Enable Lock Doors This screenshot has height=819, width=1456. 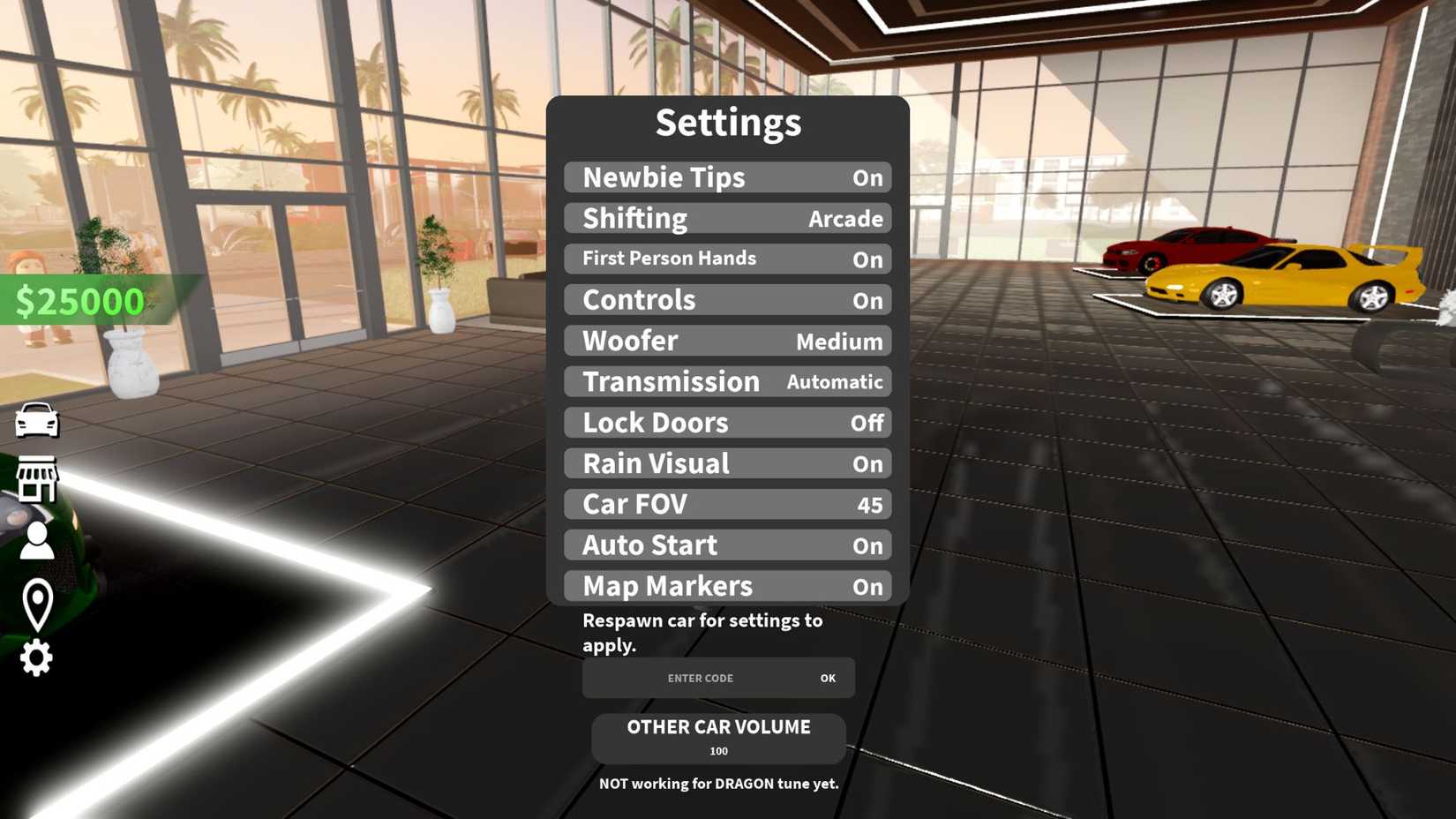coord(727,423)
